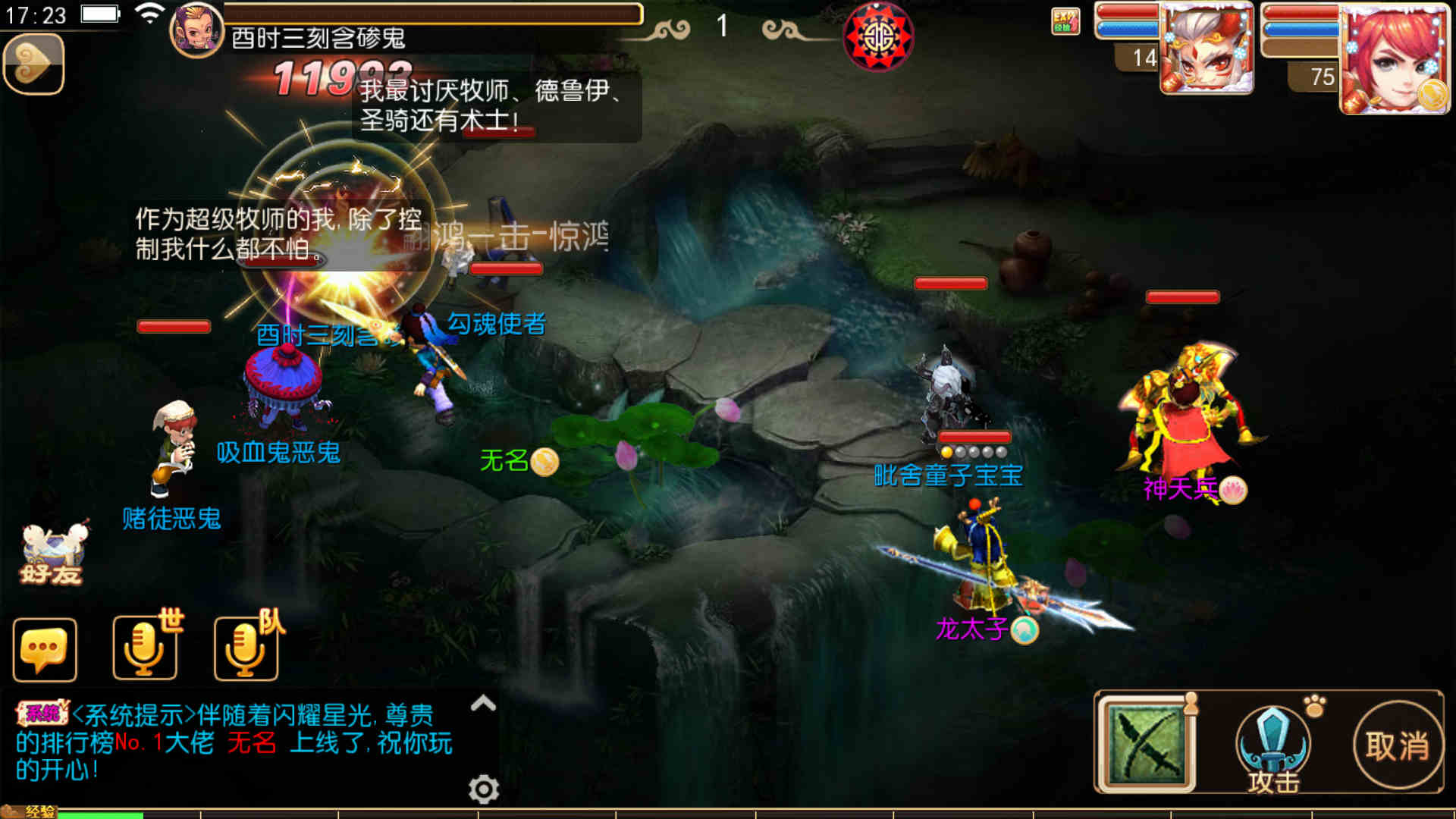This screenshot has width=1456, height=819.
Task: Tap the world voice chat microphone
Action: click(145, 648)
